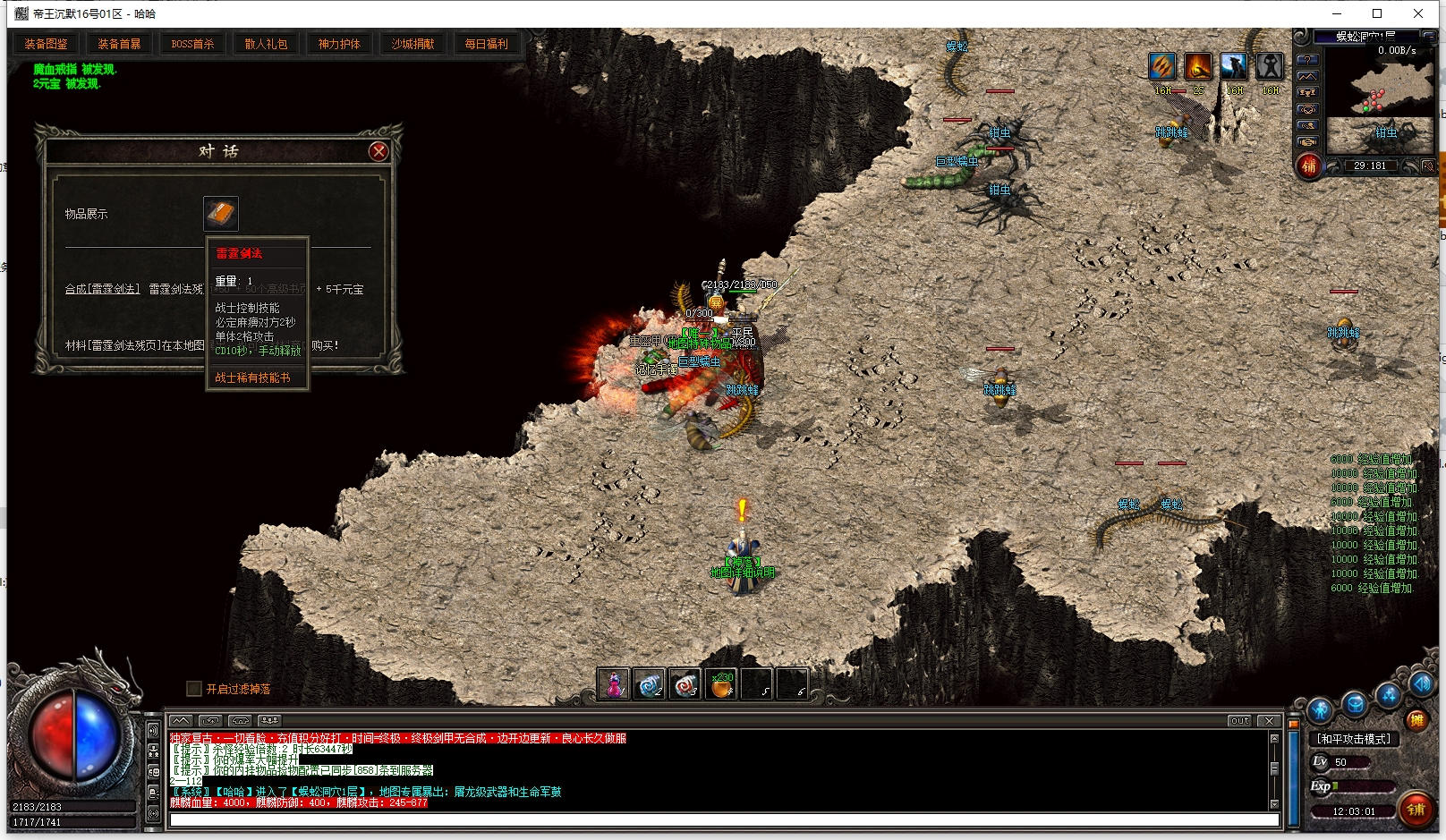The image size is (1446, 840).
Task: Open the character figure button
Action: click(1321, 711)
